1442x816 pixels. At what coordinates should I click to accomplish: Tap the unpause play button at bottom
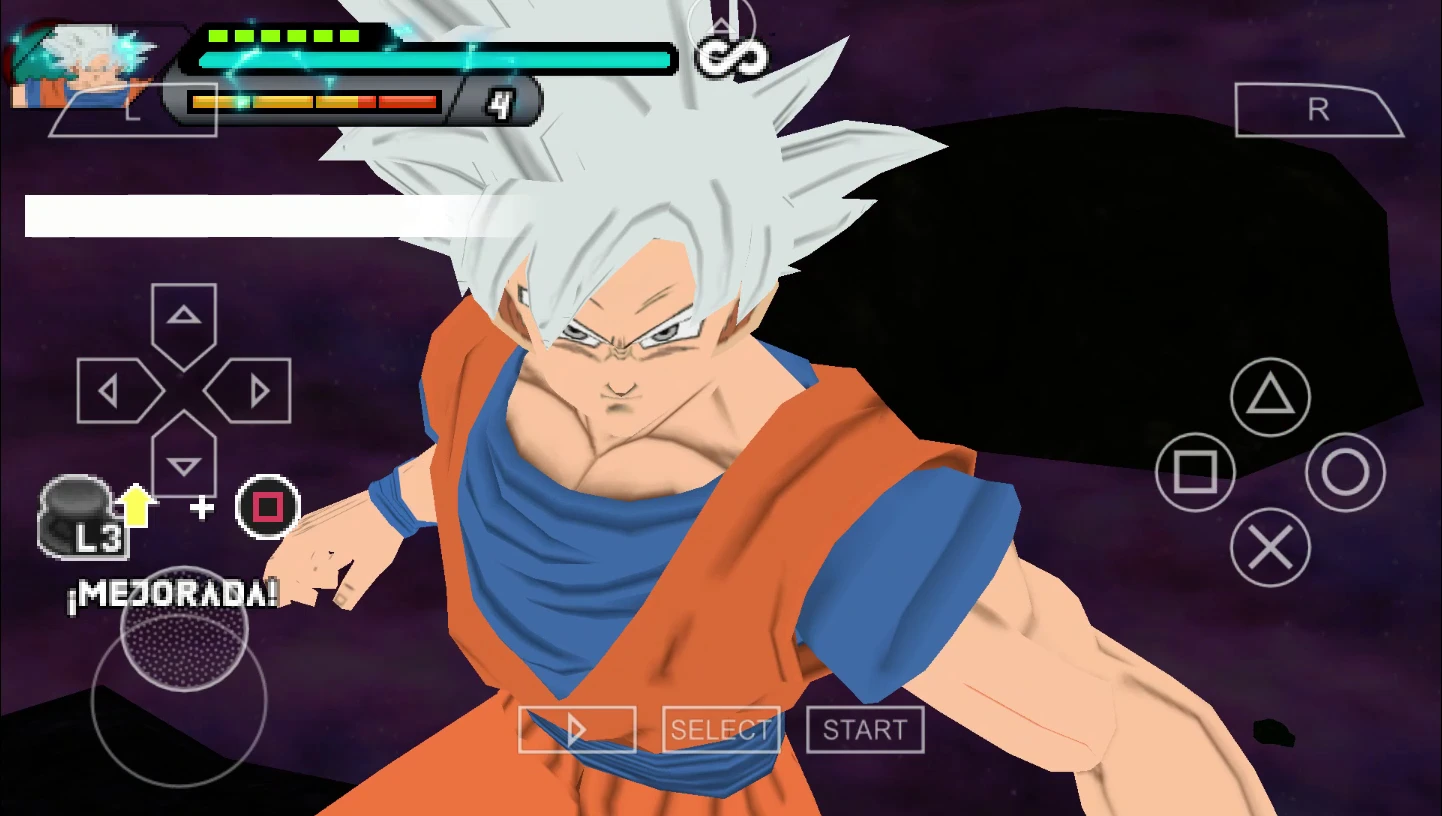[x=577, y=729]
